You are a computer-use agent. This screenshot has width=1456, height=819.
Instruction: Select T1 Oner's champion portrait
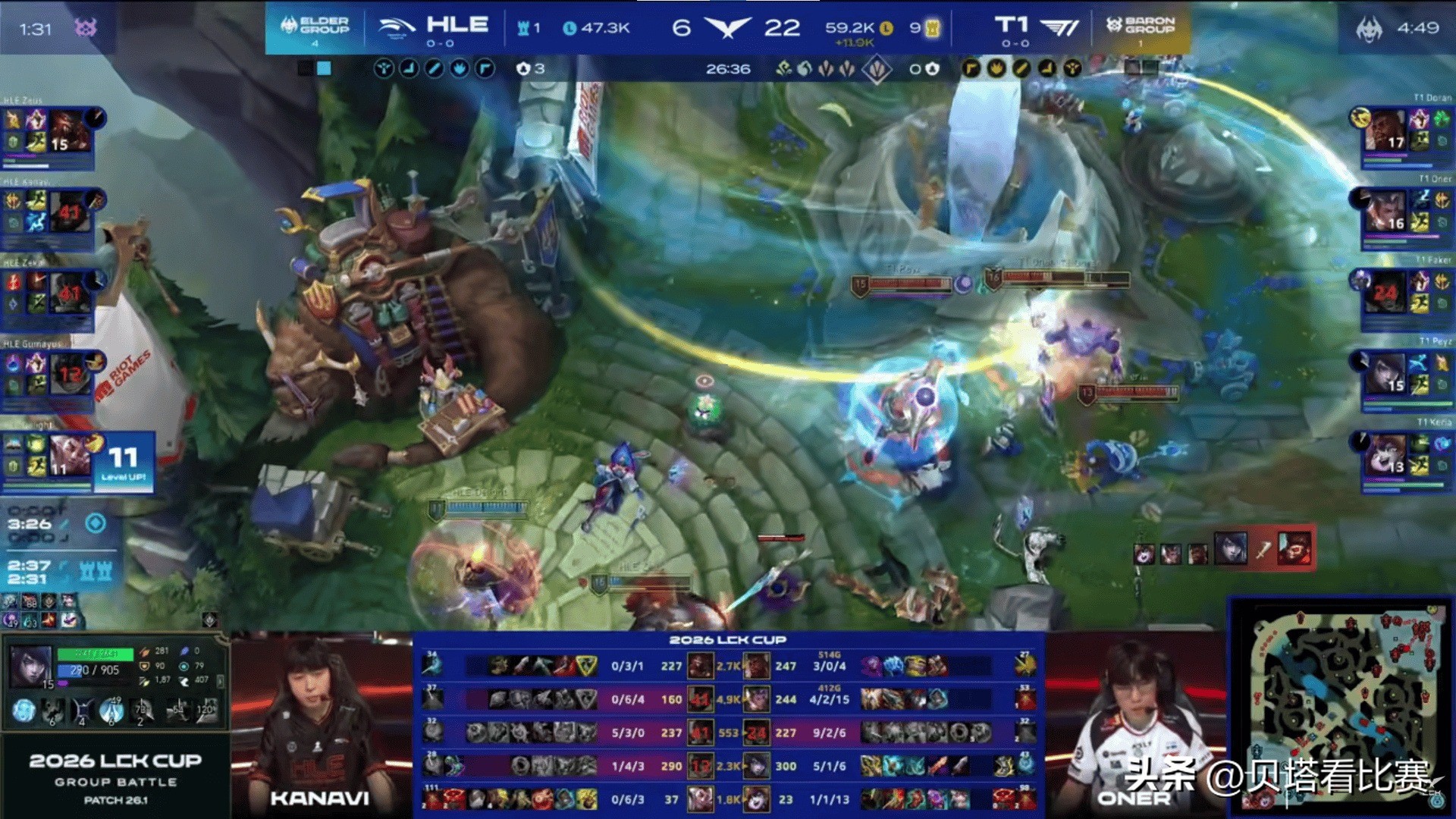tap(1385, 212)
